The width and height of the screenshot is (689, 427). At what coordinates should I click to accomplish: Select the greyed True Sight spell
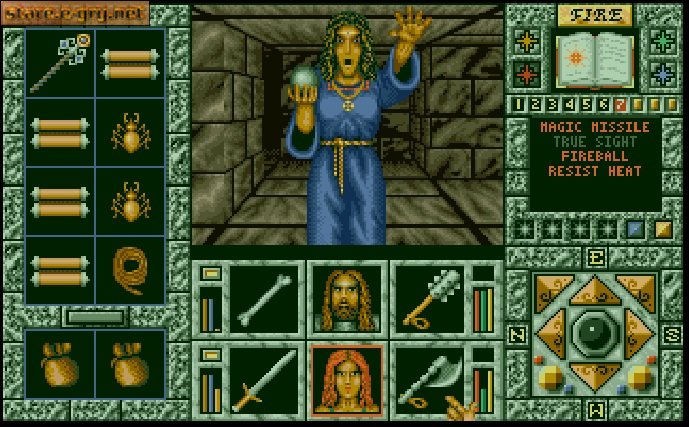[594, 143]
